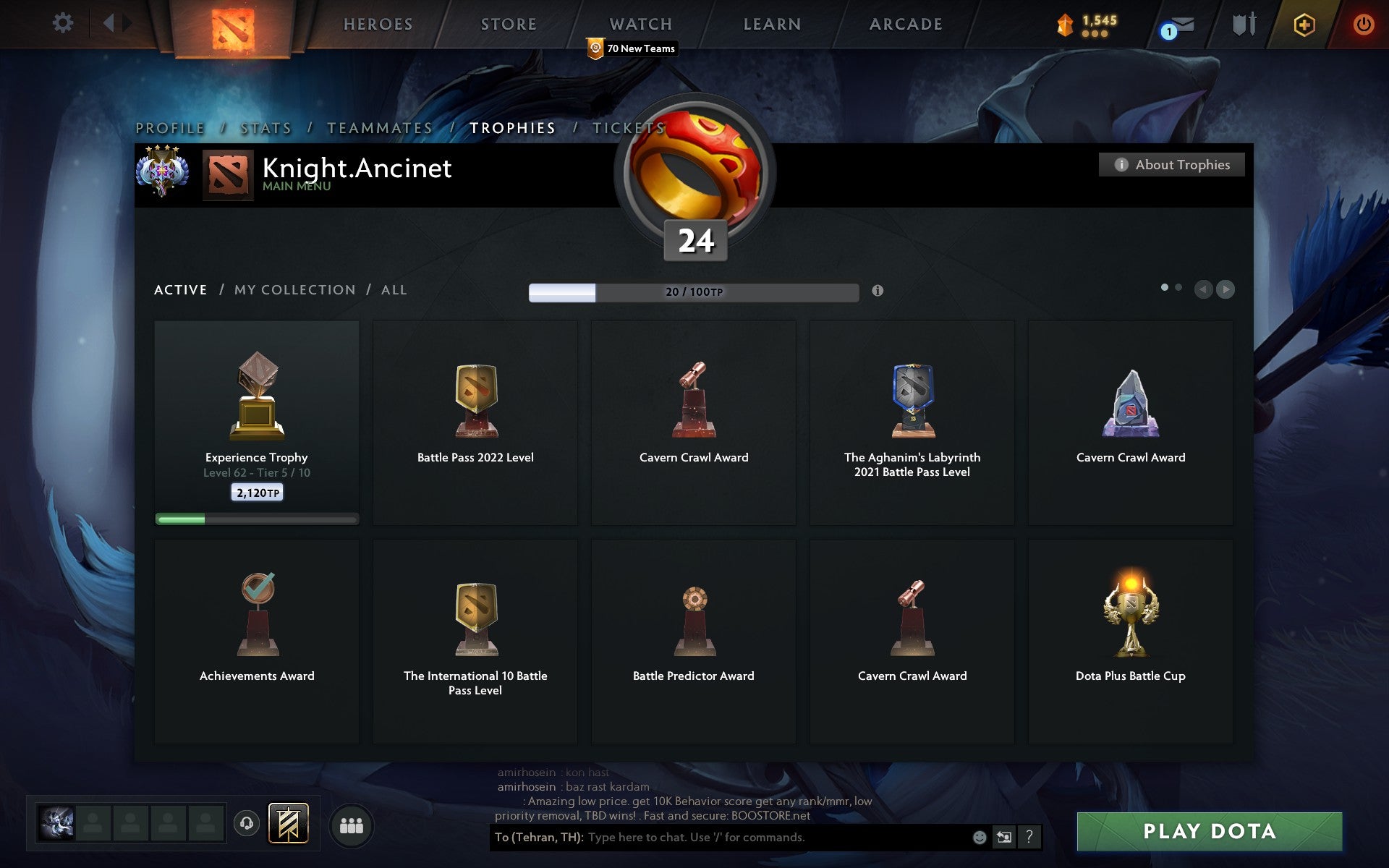Open About Trophies
This screenshot has width=1389, height=868.
[x=1171, y=164]
